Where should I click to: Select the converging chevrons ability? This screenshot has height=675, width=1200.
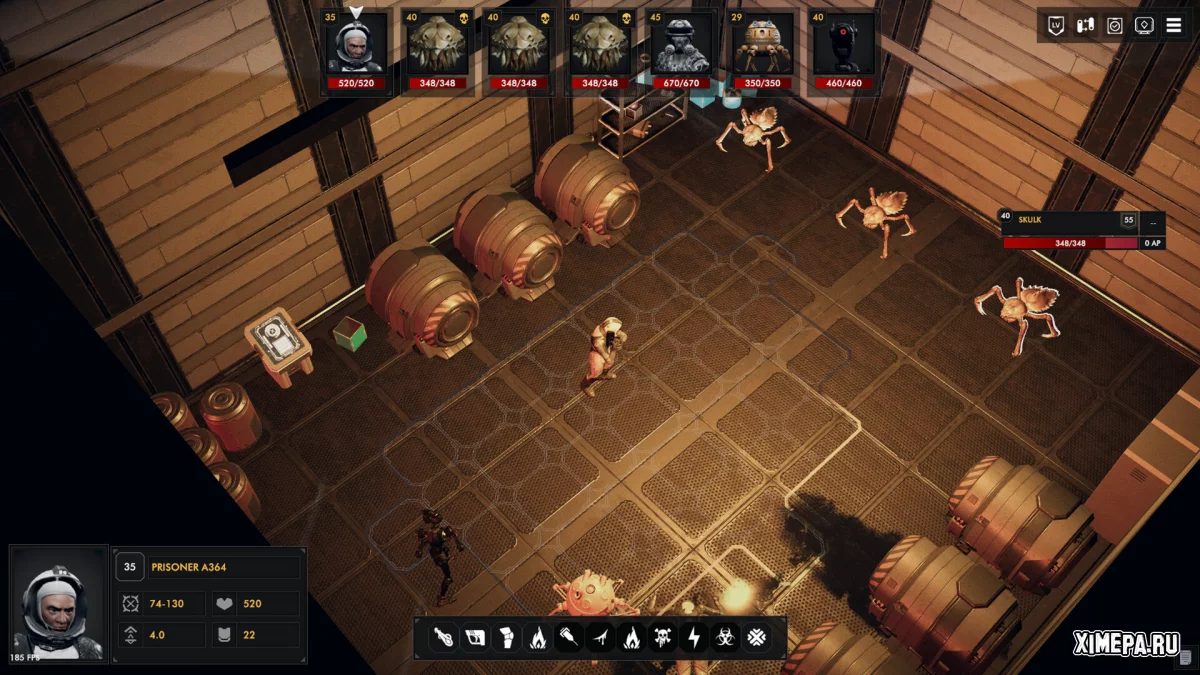757,636
